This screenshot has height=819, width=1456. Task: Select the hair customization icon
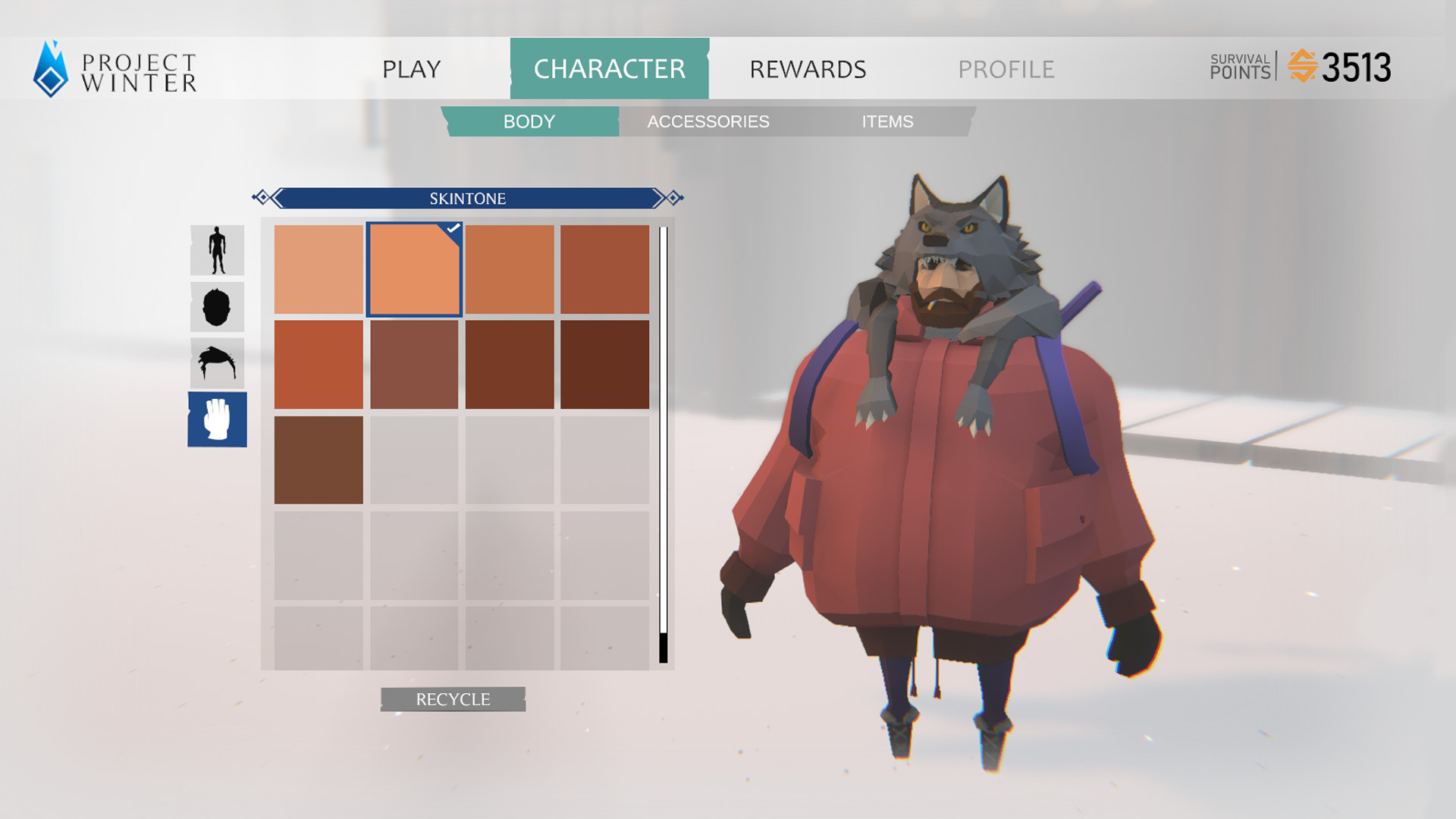[x=217, y=362]
